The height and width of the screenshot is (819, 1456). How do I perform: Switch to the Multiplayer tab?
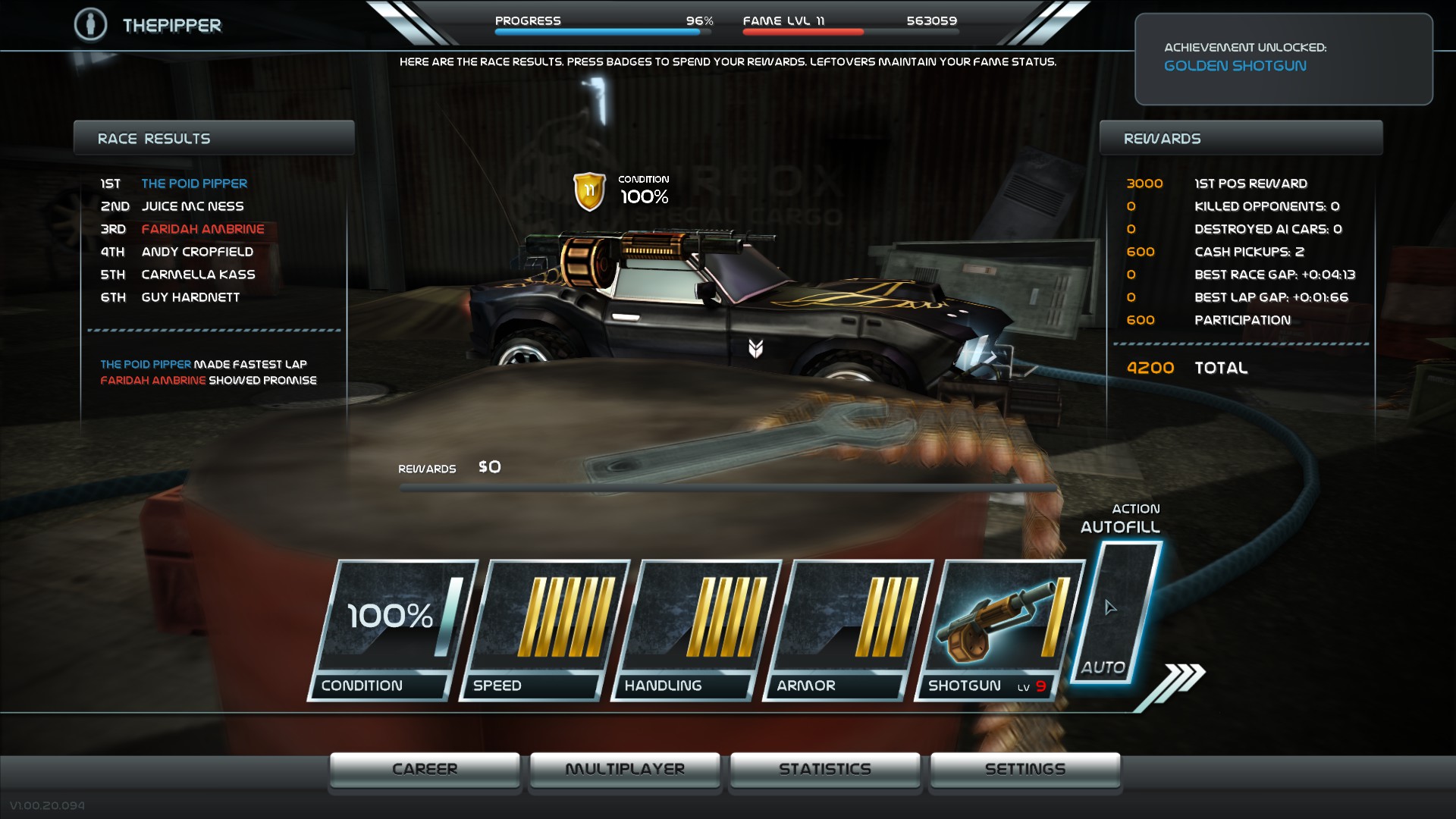624,768
